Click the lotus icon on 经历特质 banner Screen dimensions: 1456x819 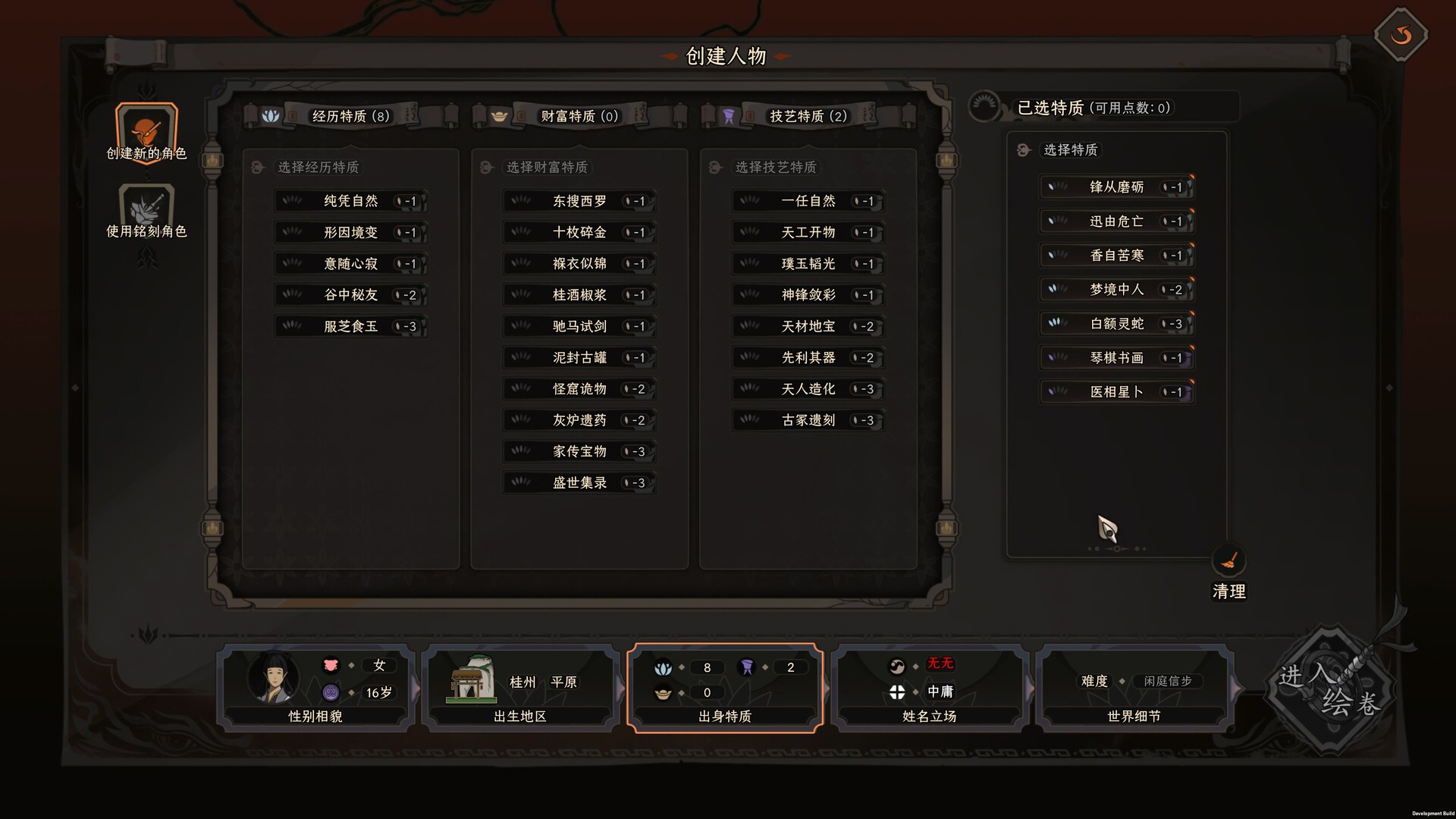269,115
